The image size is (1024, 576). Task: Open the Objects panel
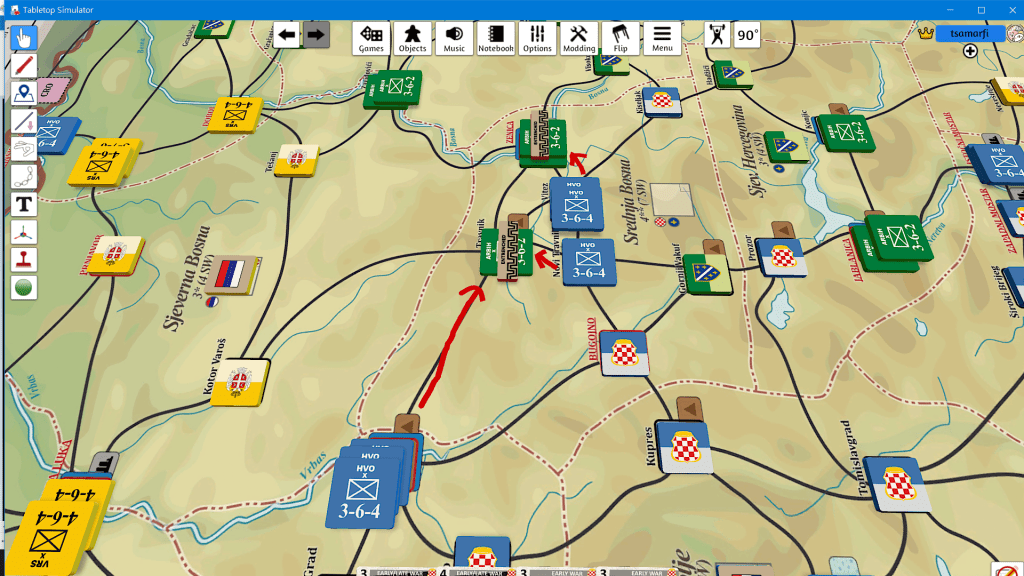point(412,38)
